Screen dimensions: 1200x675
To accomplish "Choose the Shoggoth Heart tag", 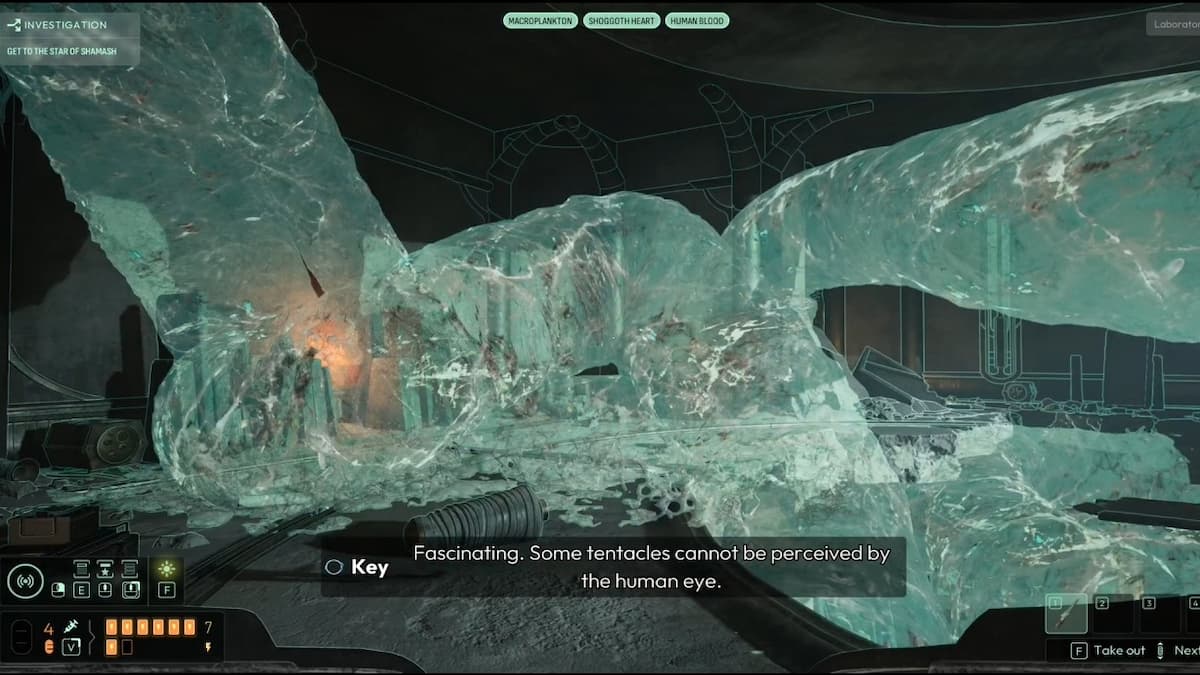I will pyautogui.click(x=622, y=20).
